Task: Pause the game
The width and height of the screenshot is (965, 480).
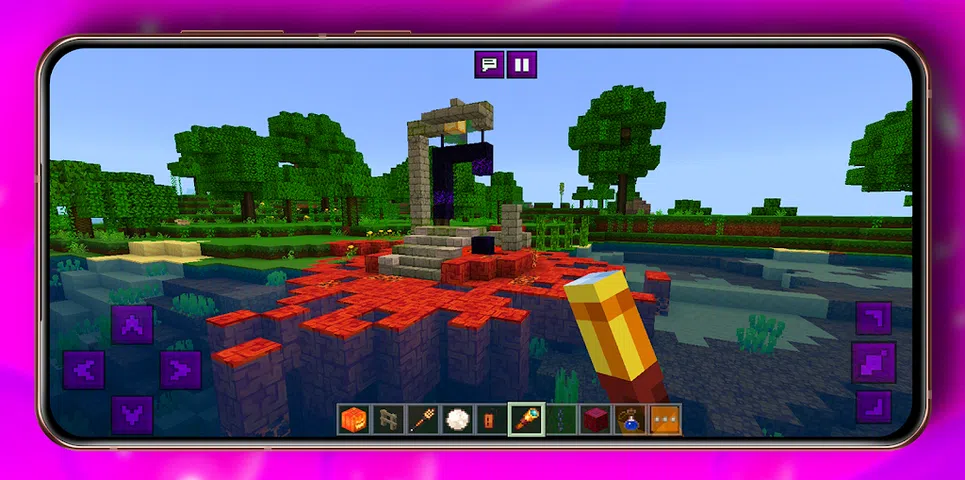Action: point(521,65)
